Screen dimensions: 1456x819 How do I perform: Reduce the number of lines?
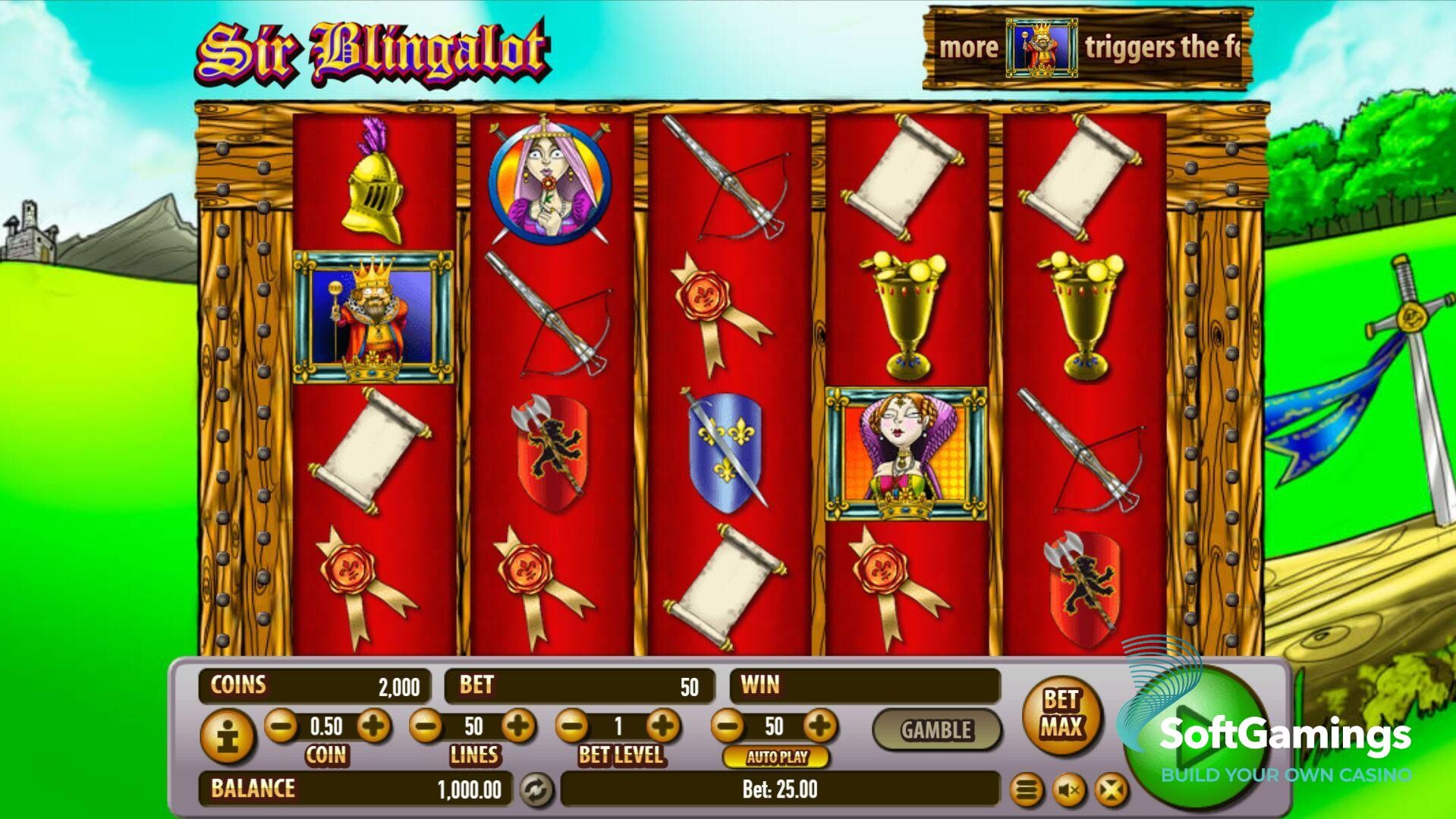point(426,726)
